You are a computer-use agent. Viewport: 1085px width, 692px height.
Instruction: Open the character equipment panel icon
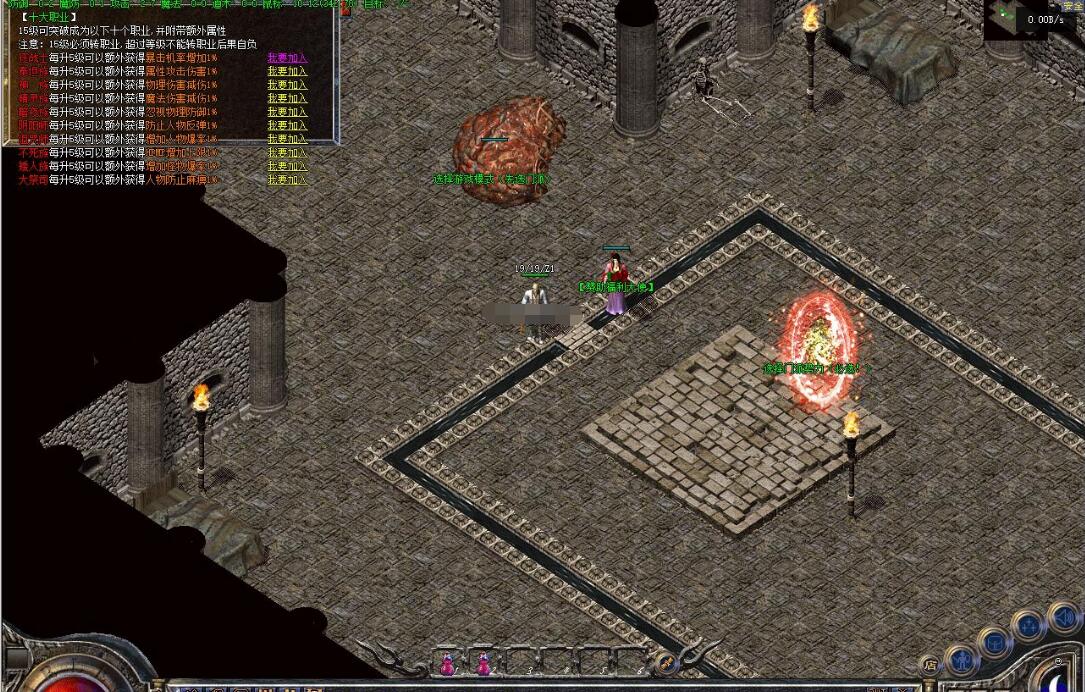click(961, 659)
